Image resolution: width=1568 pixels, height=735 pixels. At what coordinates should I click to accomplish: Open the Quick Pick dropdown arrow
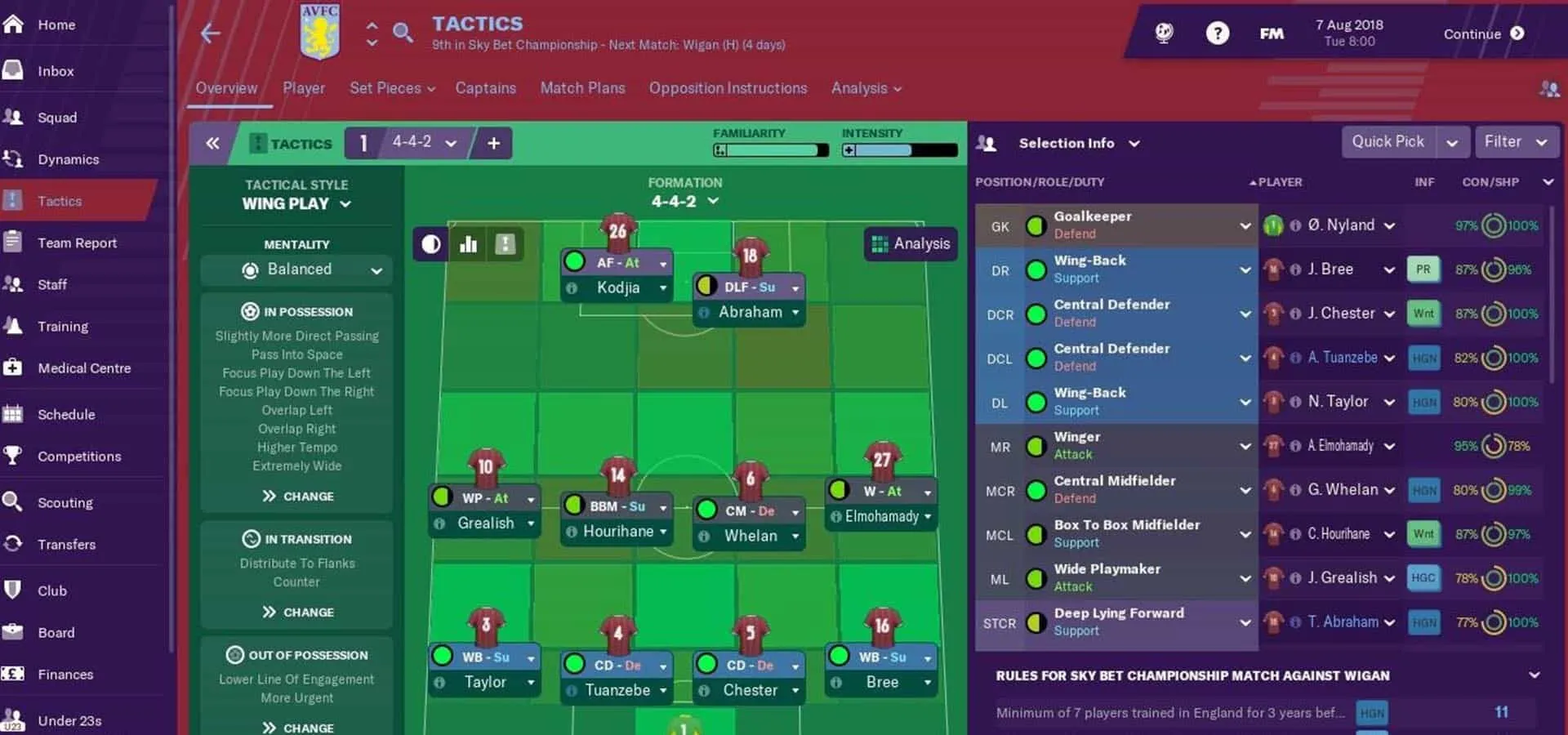point(1453,141)
